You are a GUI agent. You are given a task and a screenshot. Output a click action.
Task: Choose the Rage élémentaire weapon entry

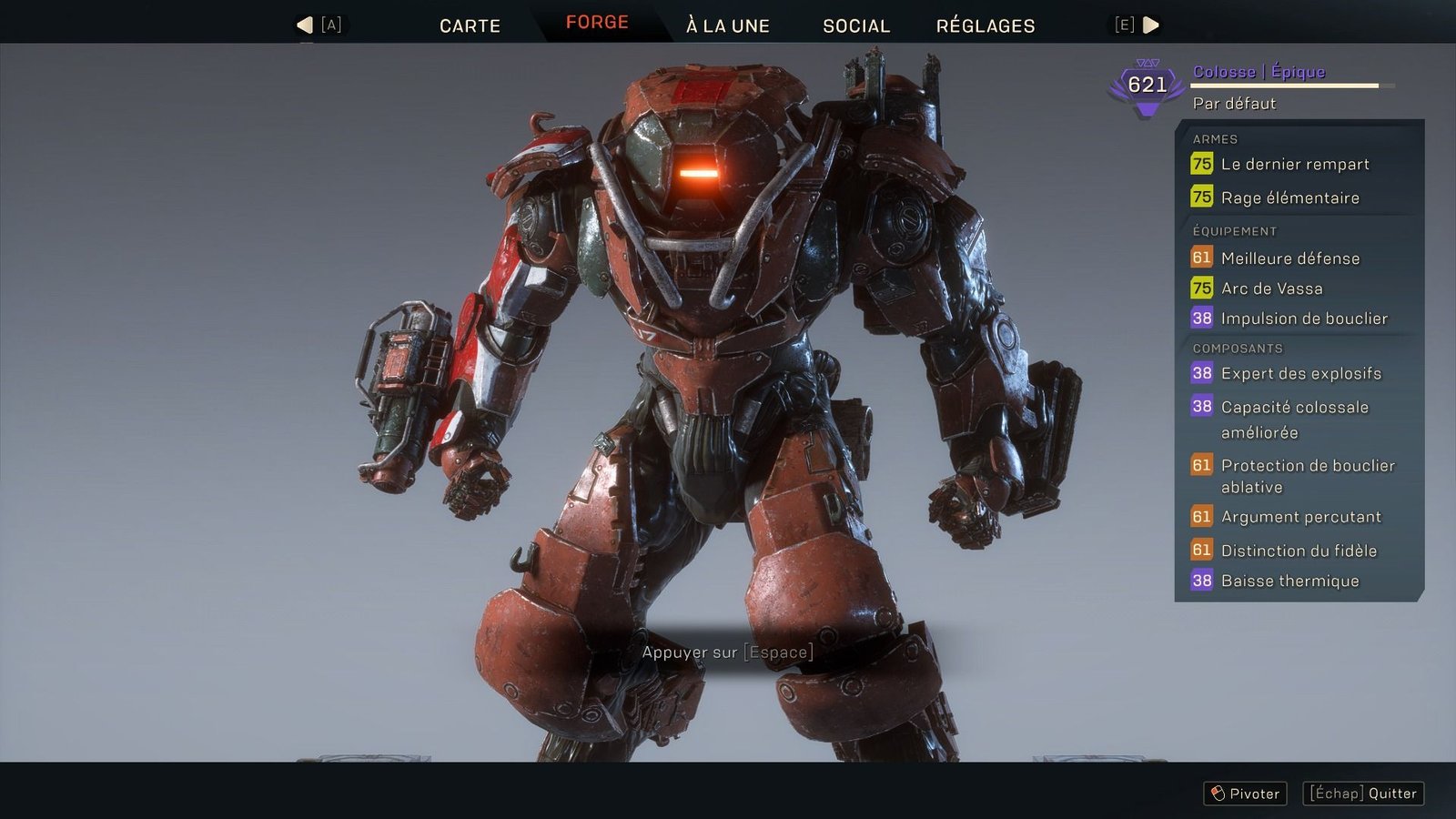1289,197
